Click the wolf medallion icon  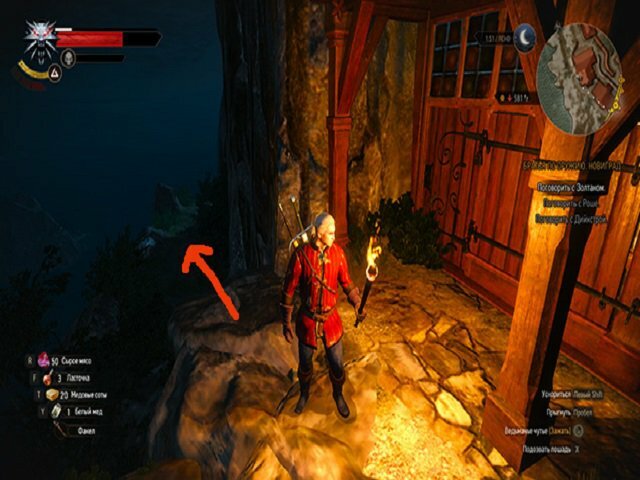pyautogui.click(x=41, y=38)
